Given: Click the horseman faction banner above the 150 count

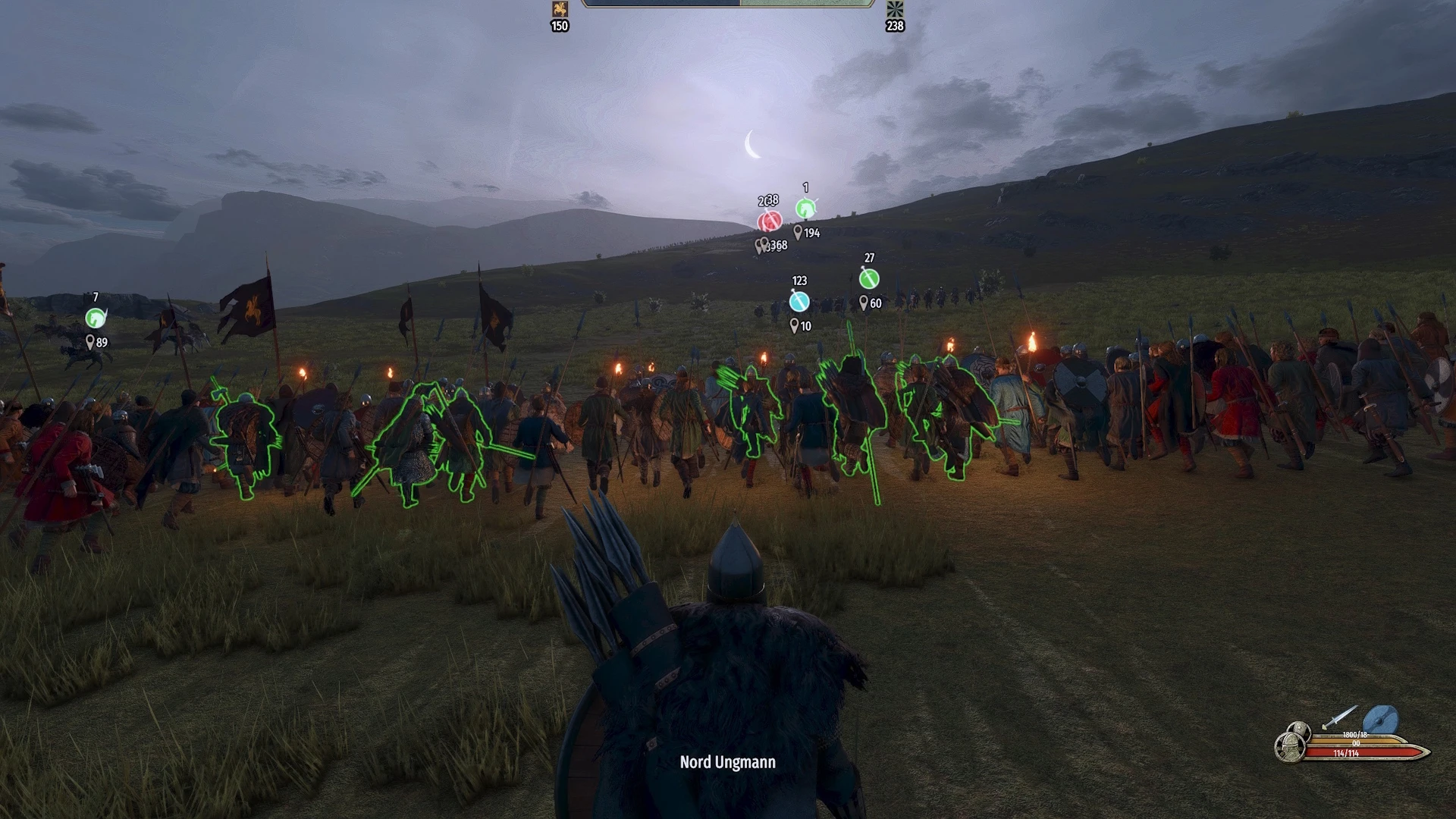Looking at the screenshot, I should 559,10.
